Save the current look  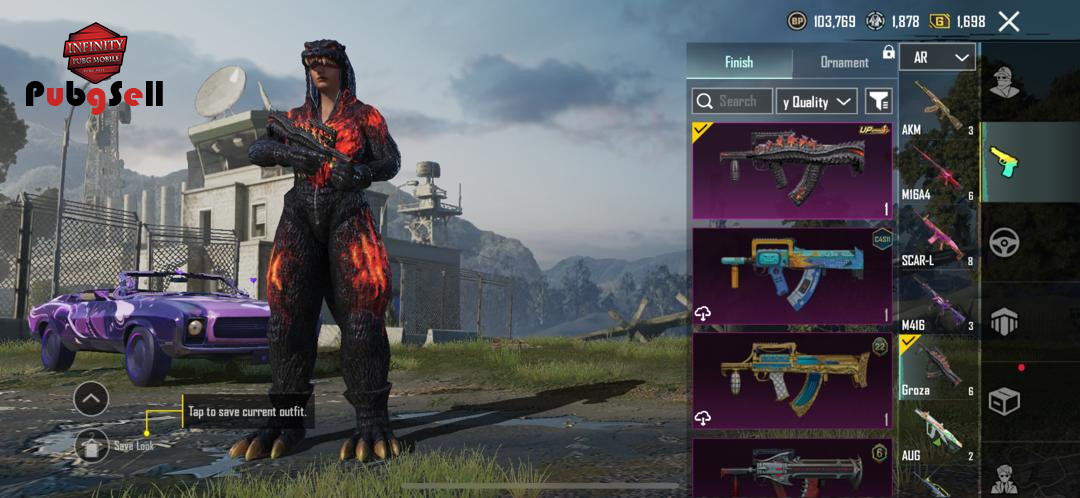92,445
